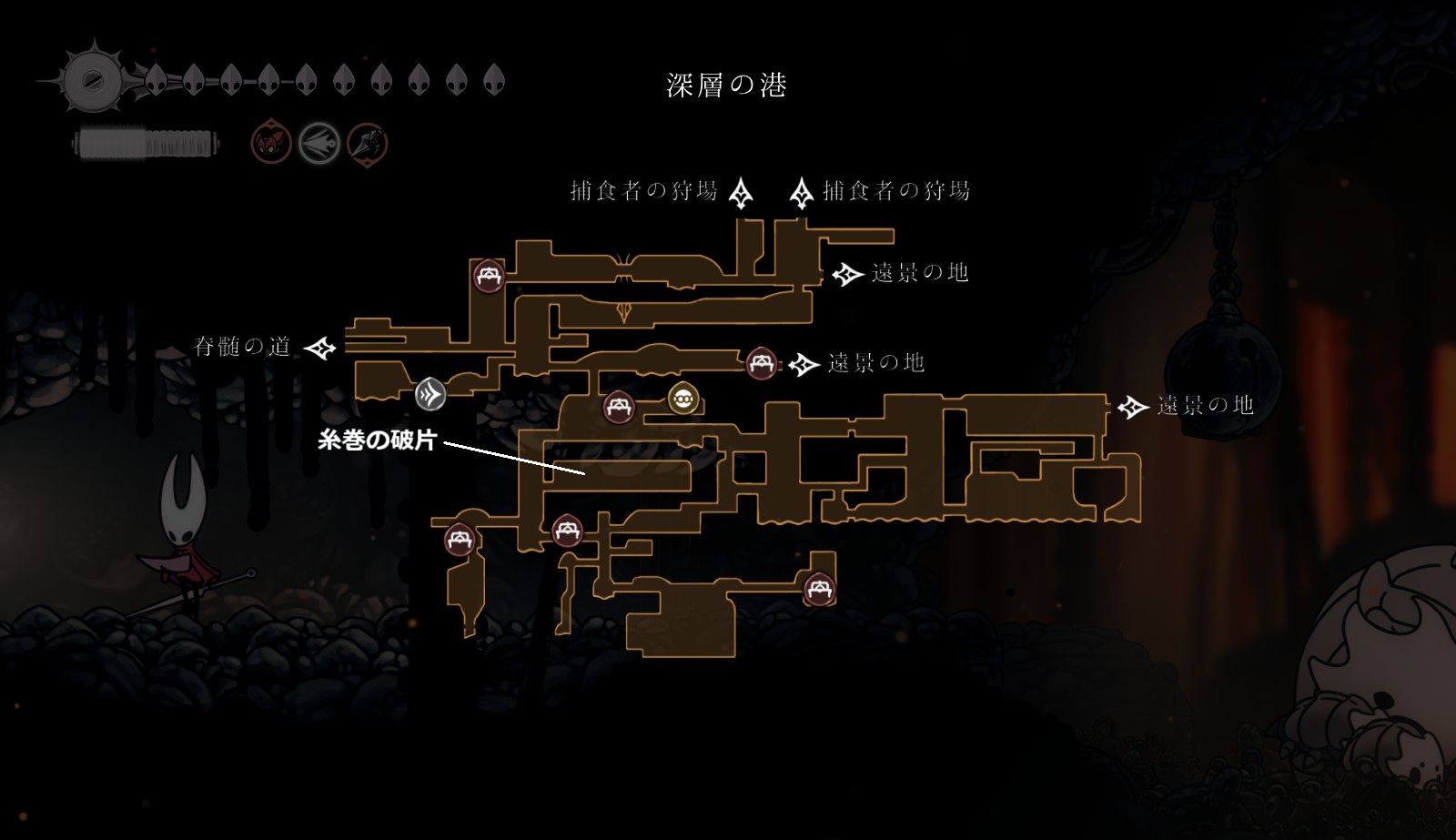Select the spike tool icon
The height and width of the screenshot is (840, 1456).
pos(368,143)
